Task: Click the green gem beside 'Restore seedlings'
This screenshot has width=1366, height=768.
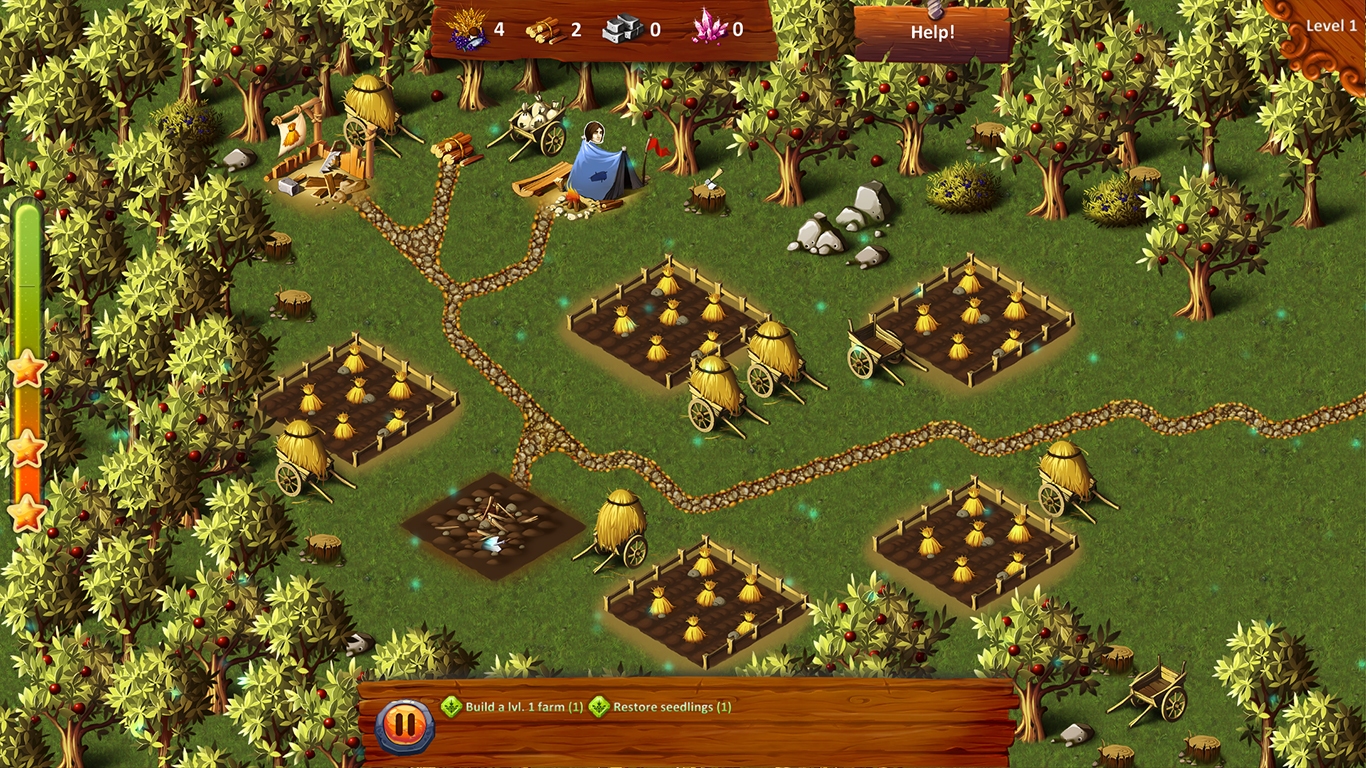Action: click(597, 705)
